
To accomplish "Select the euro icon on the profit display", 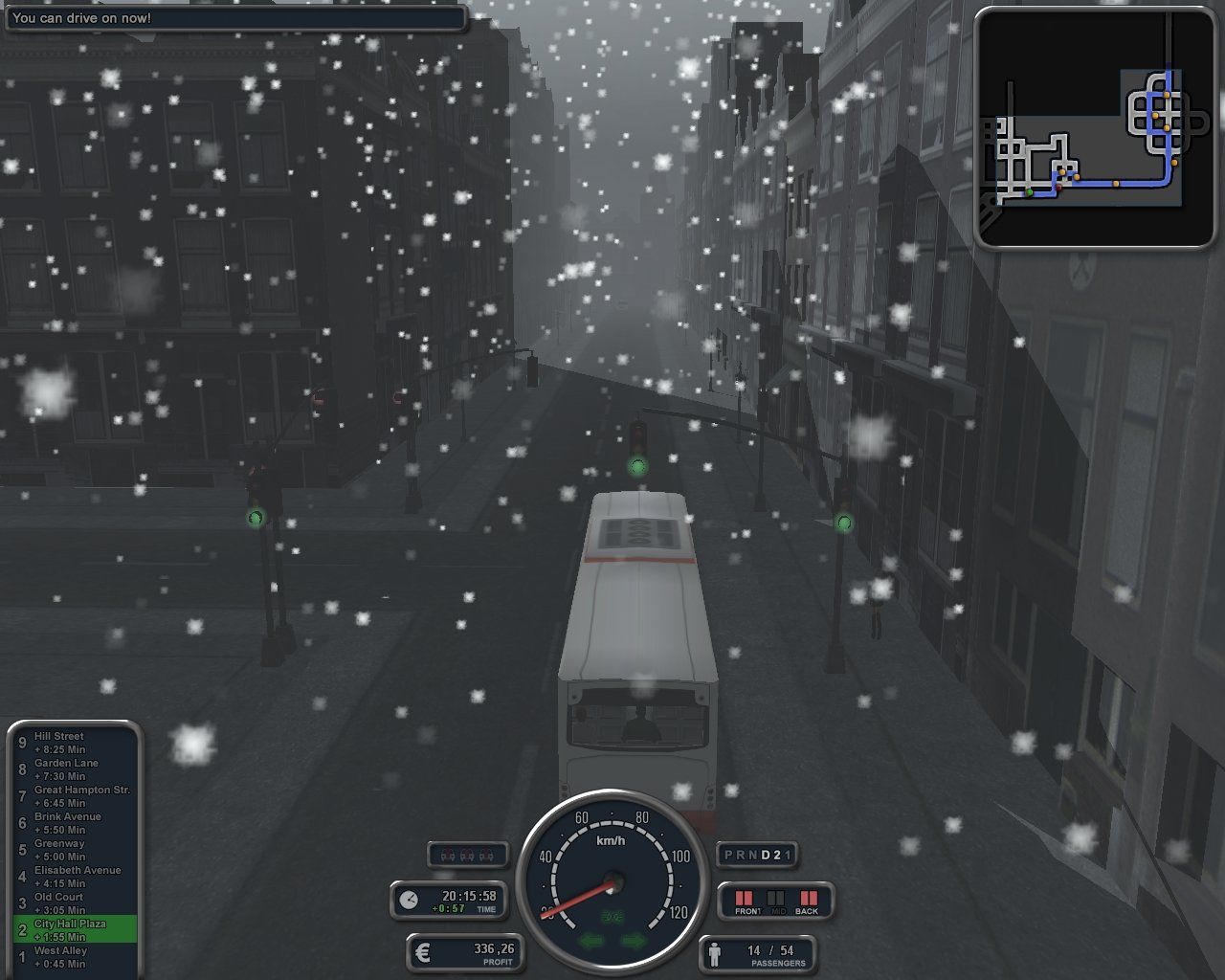I will [x=423, y=952].
